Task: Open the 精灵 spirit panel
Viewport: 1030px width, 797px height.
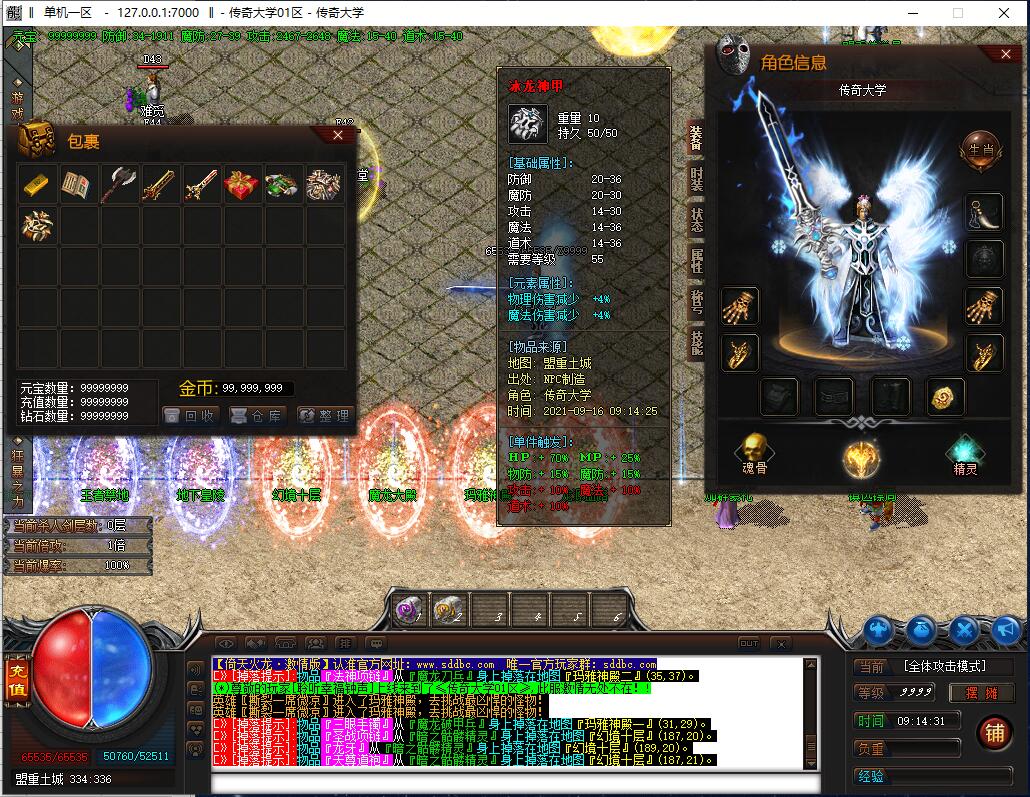Action: [x=965, y=457]
